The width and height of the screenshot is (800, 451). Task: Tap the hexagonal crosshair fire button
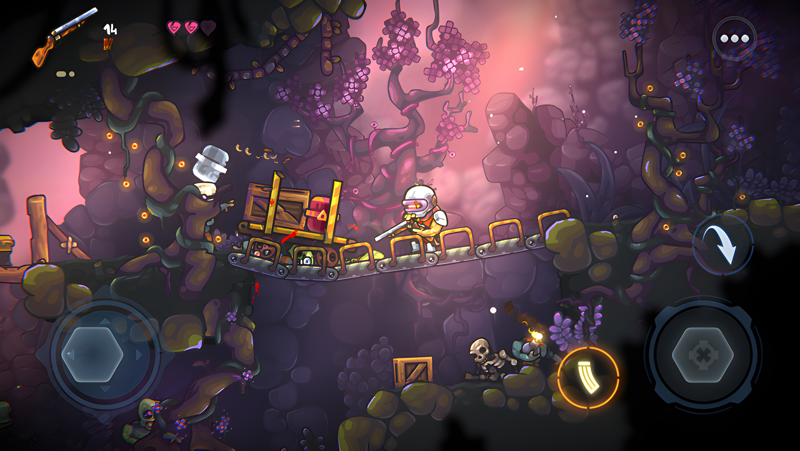pyautogui.click(x=703, y=355)
